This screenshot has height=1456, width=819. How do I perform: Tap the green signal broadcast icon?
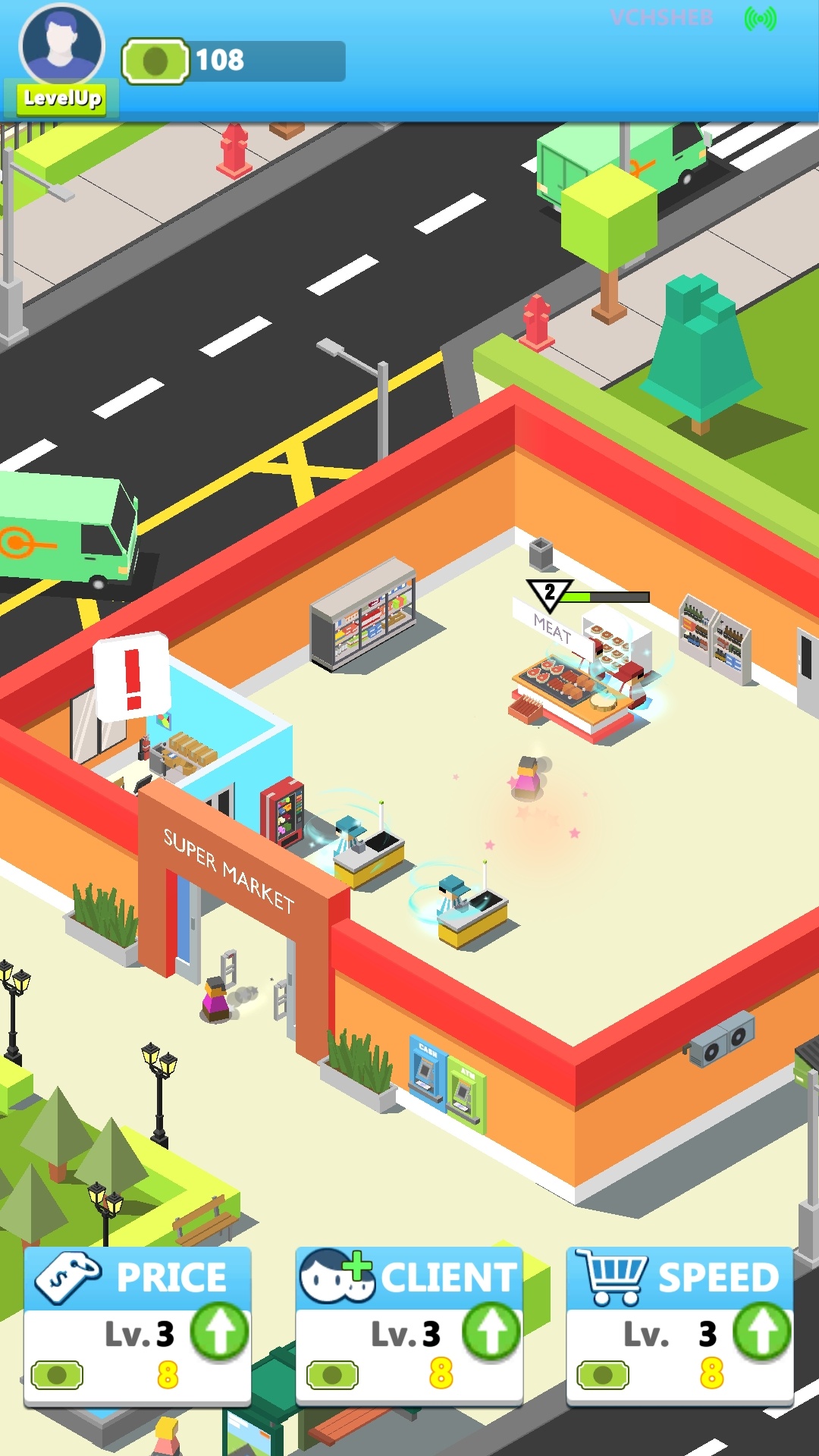coord(760,19)
